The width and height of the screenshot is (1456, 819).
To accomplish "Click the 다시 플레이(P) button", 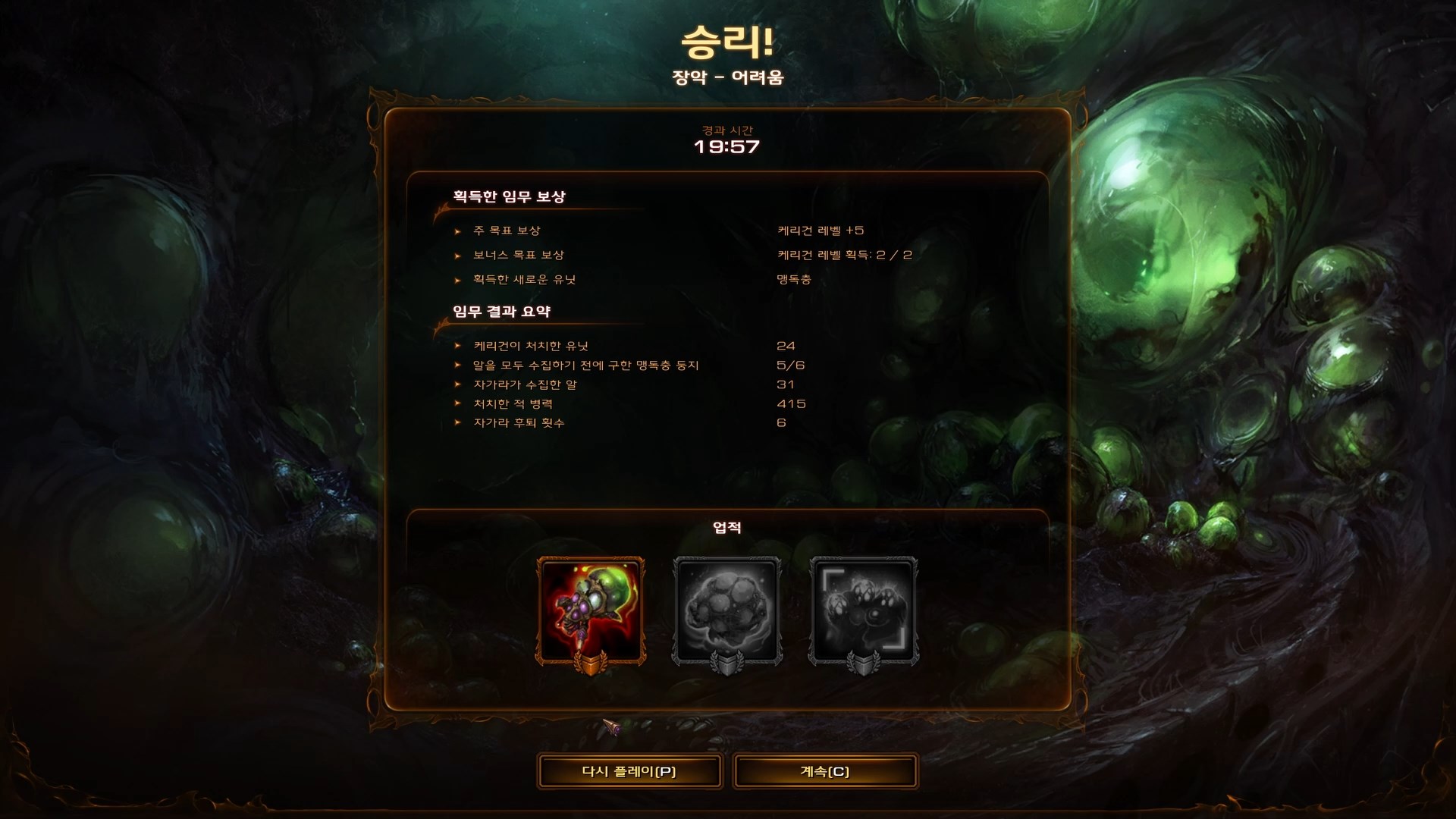I will (x=630, y=770).
